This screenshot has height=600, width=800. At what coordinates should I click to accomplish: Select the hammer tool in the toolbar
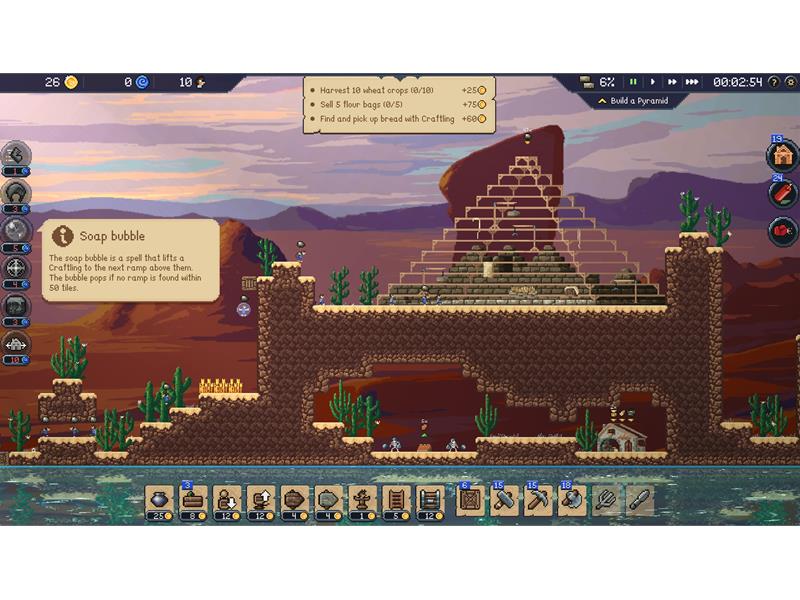(504, 498)
